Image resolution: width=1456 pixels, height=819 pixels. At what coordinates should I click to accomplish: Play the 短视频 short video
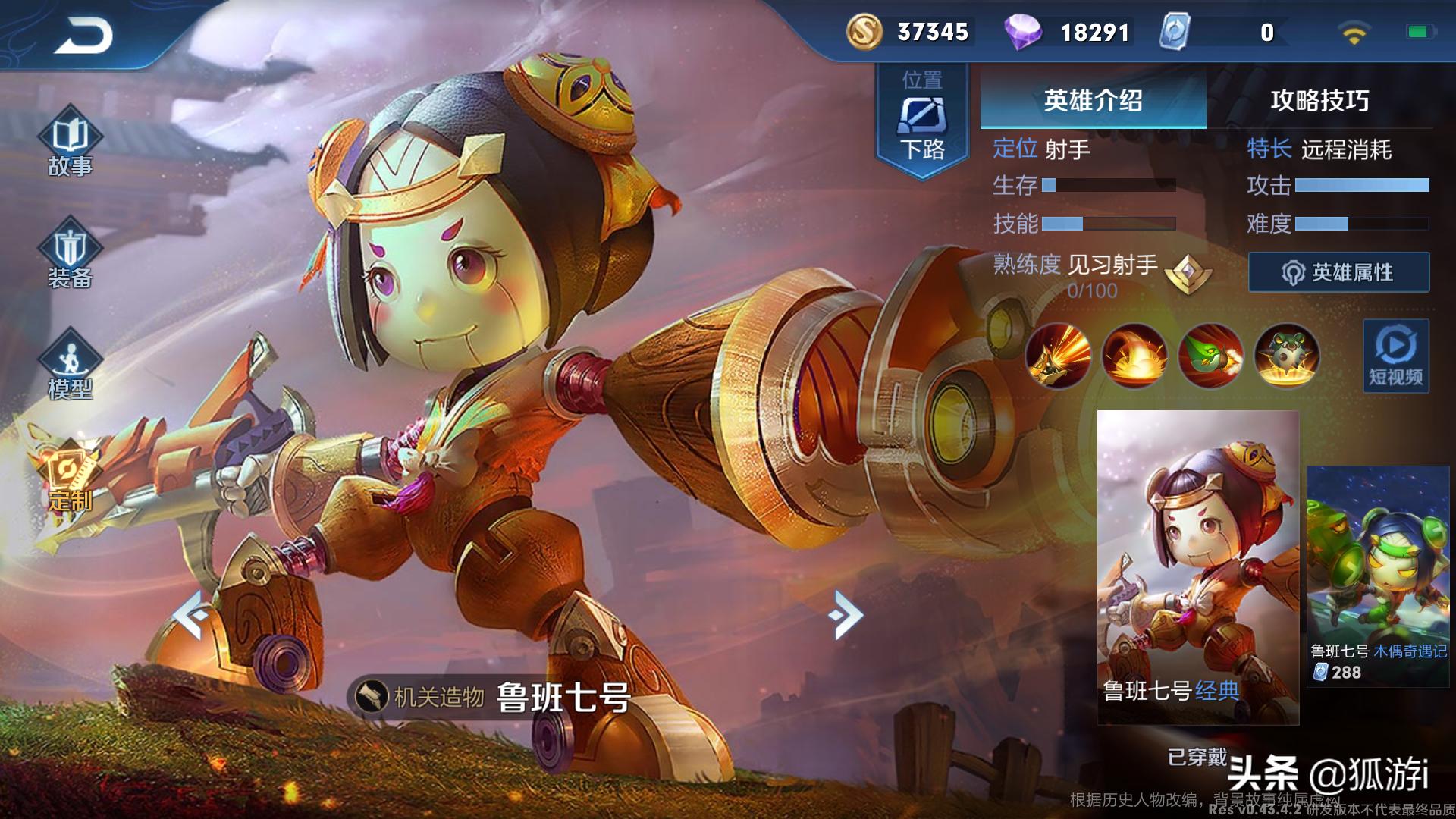(1395, 356)
